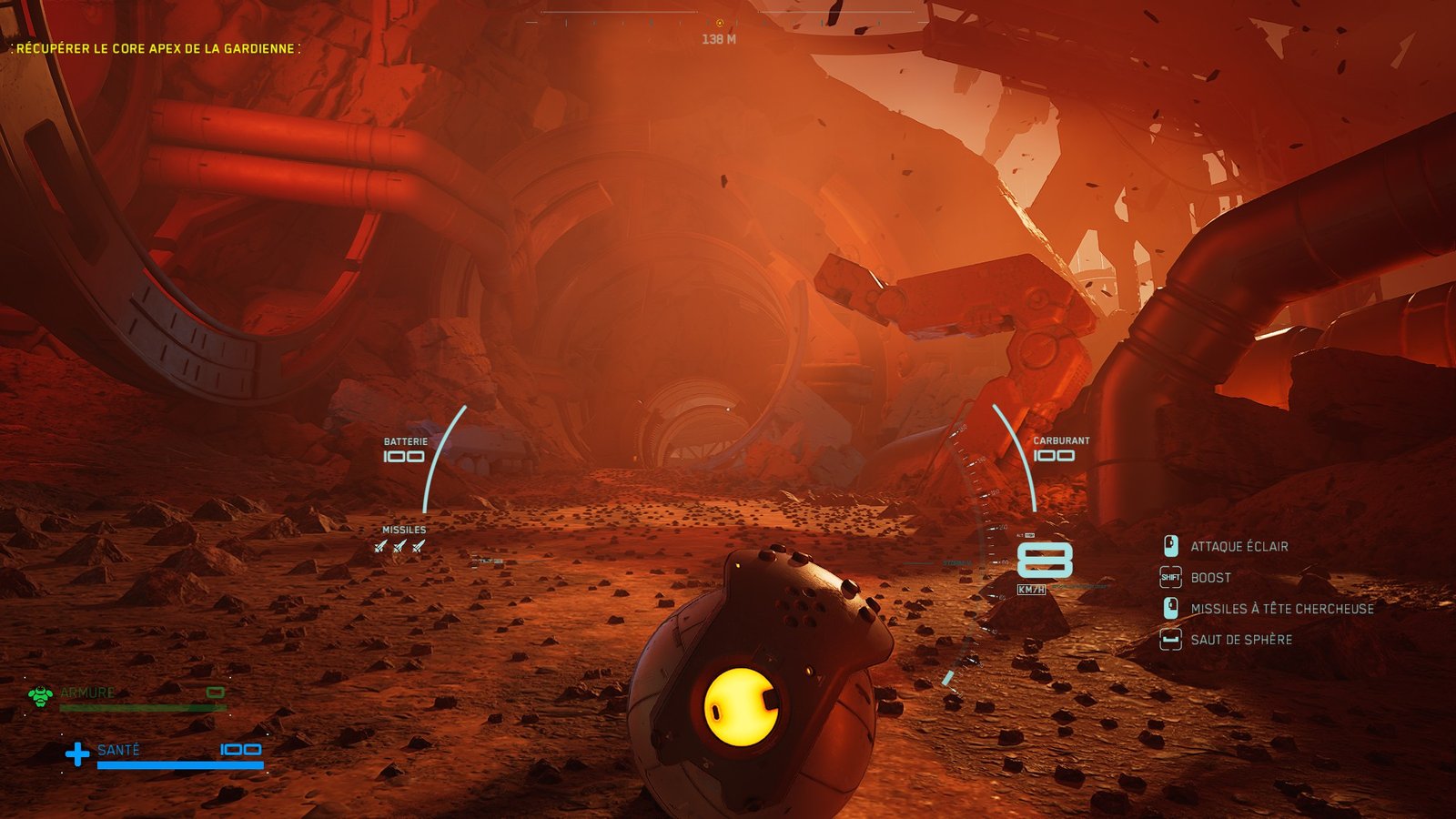Screen dimensions: 1456x819
Task: Click the green Armure icon
Action: pyautogui.click(x=40, y=696)
